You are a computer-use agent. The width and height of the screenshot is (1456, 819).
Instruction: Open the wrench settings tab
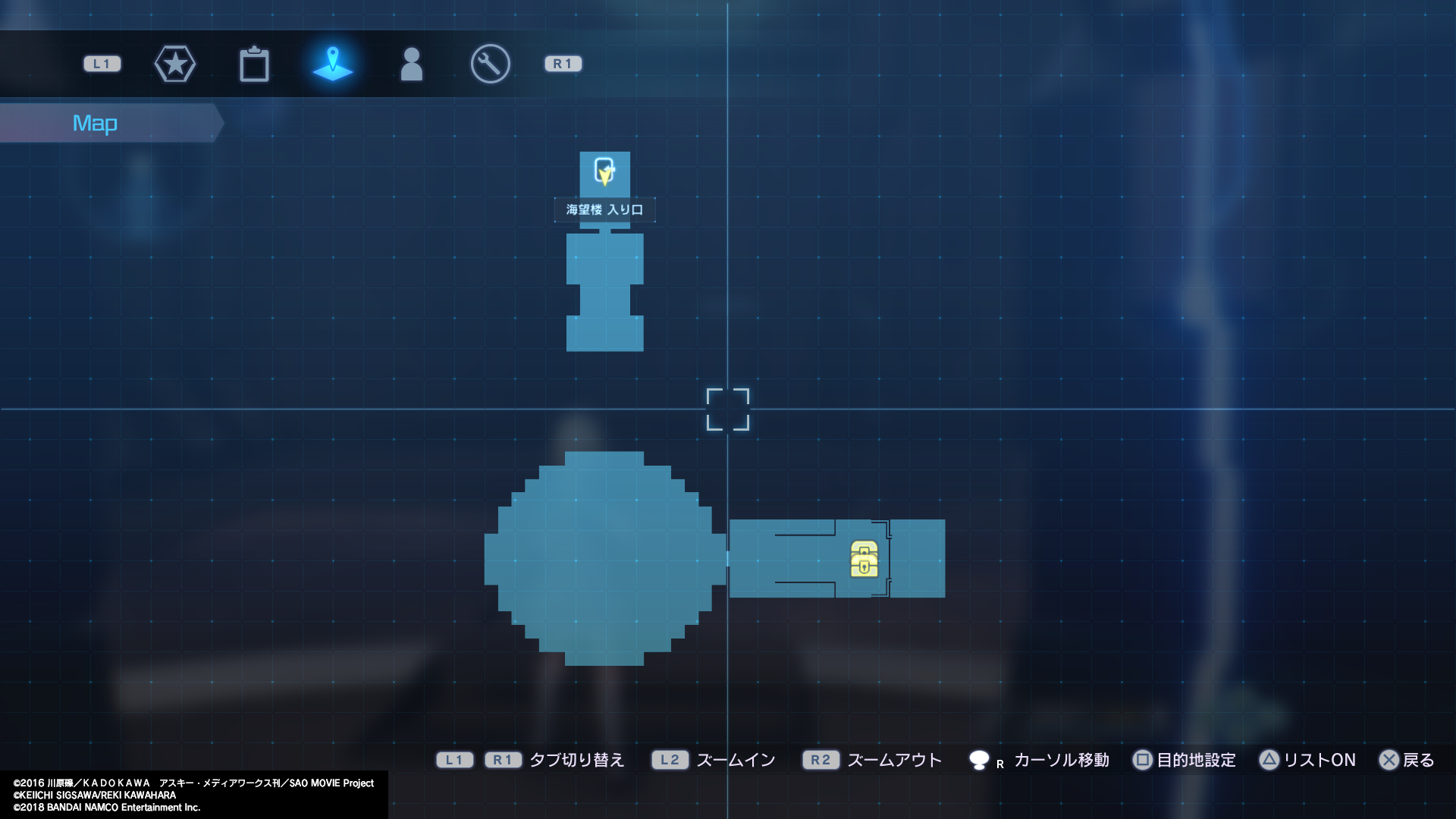click(489, 64)
